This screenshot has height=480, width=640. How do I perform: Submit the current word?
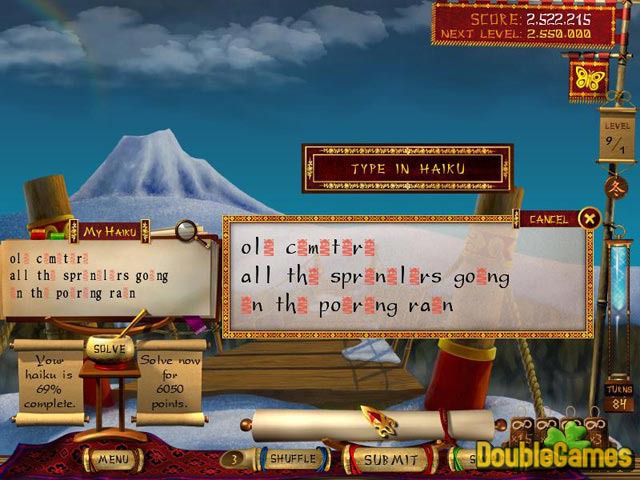[x=389, y=459]
